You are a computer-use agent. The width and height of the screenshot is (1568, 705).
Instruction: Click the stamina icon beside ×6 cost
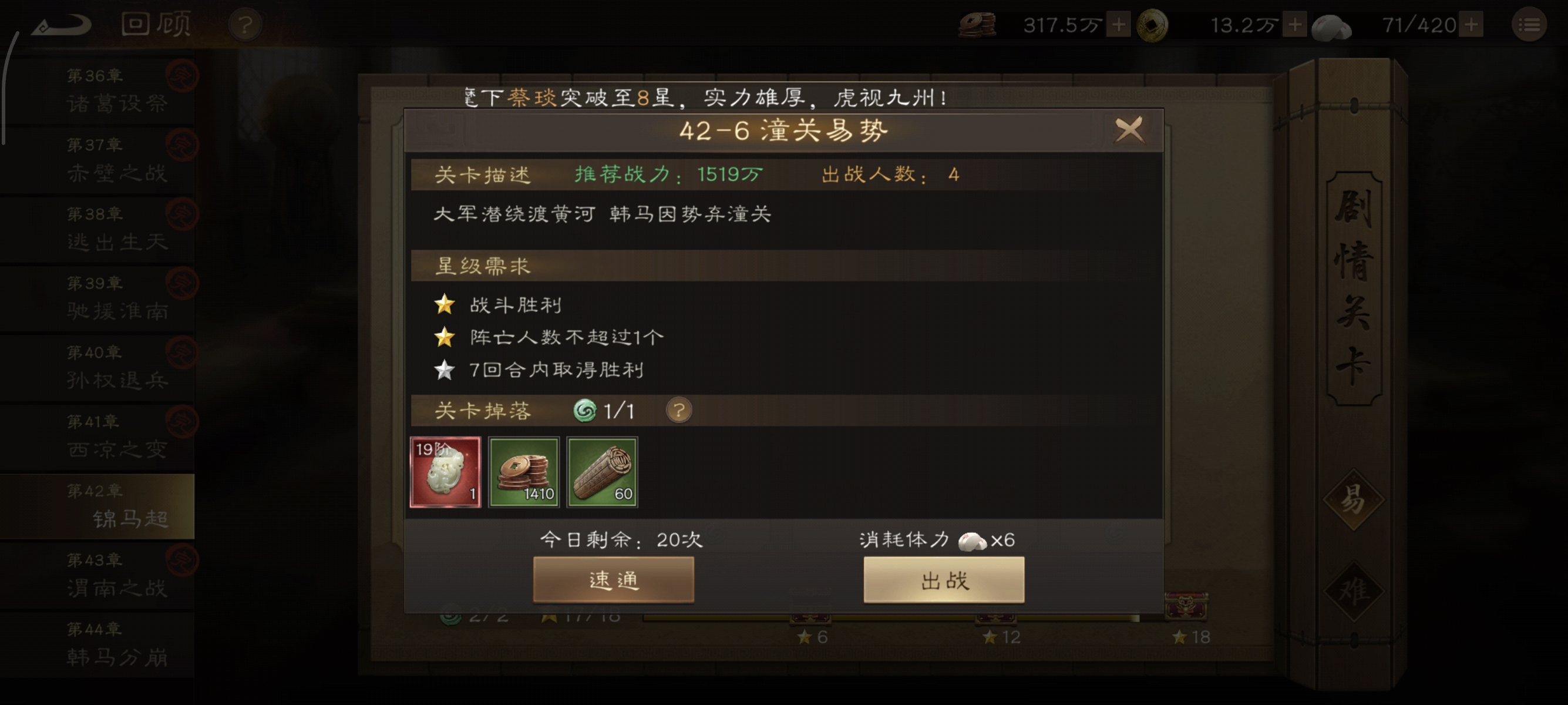(973, 540)
